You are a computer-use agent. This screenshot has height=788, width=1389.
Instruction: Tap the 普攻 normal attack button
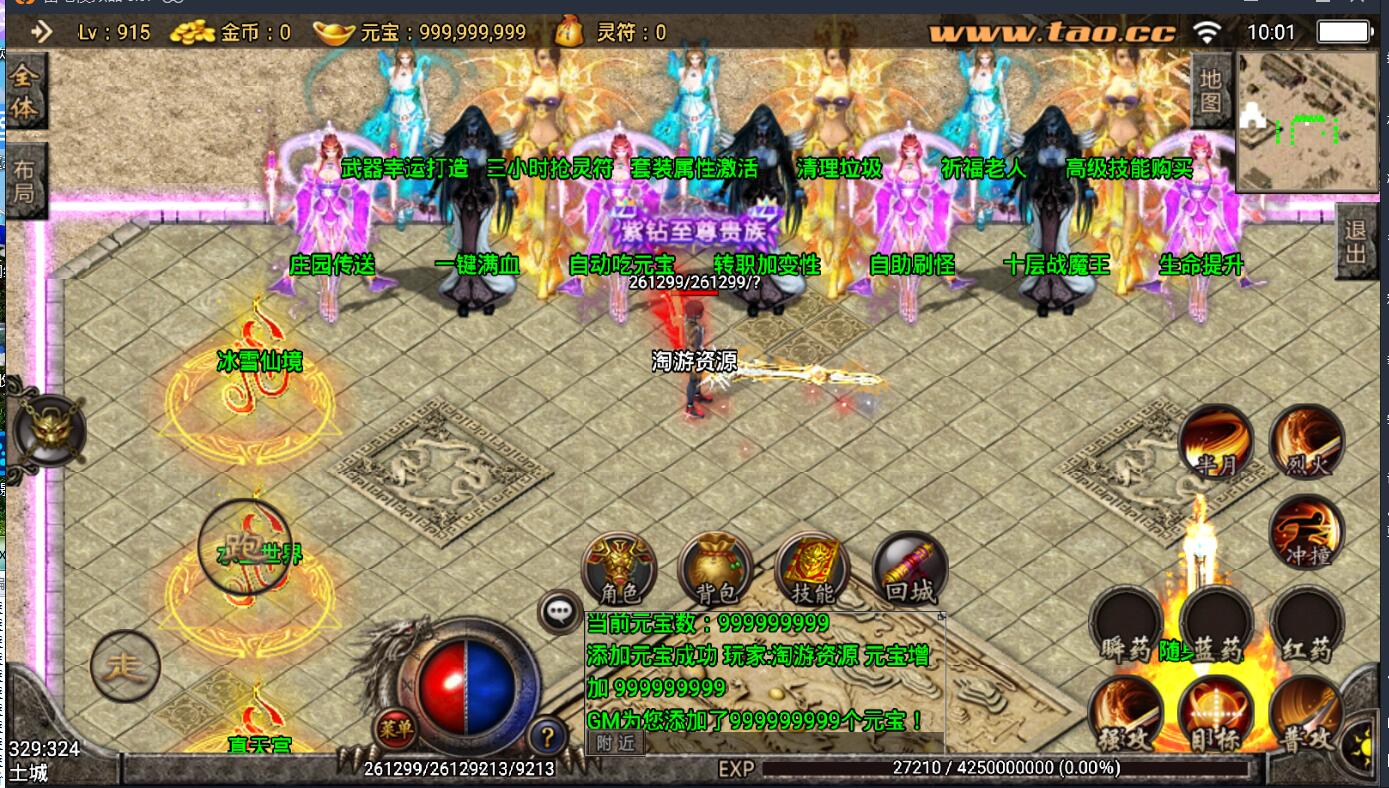[1306, 713]
